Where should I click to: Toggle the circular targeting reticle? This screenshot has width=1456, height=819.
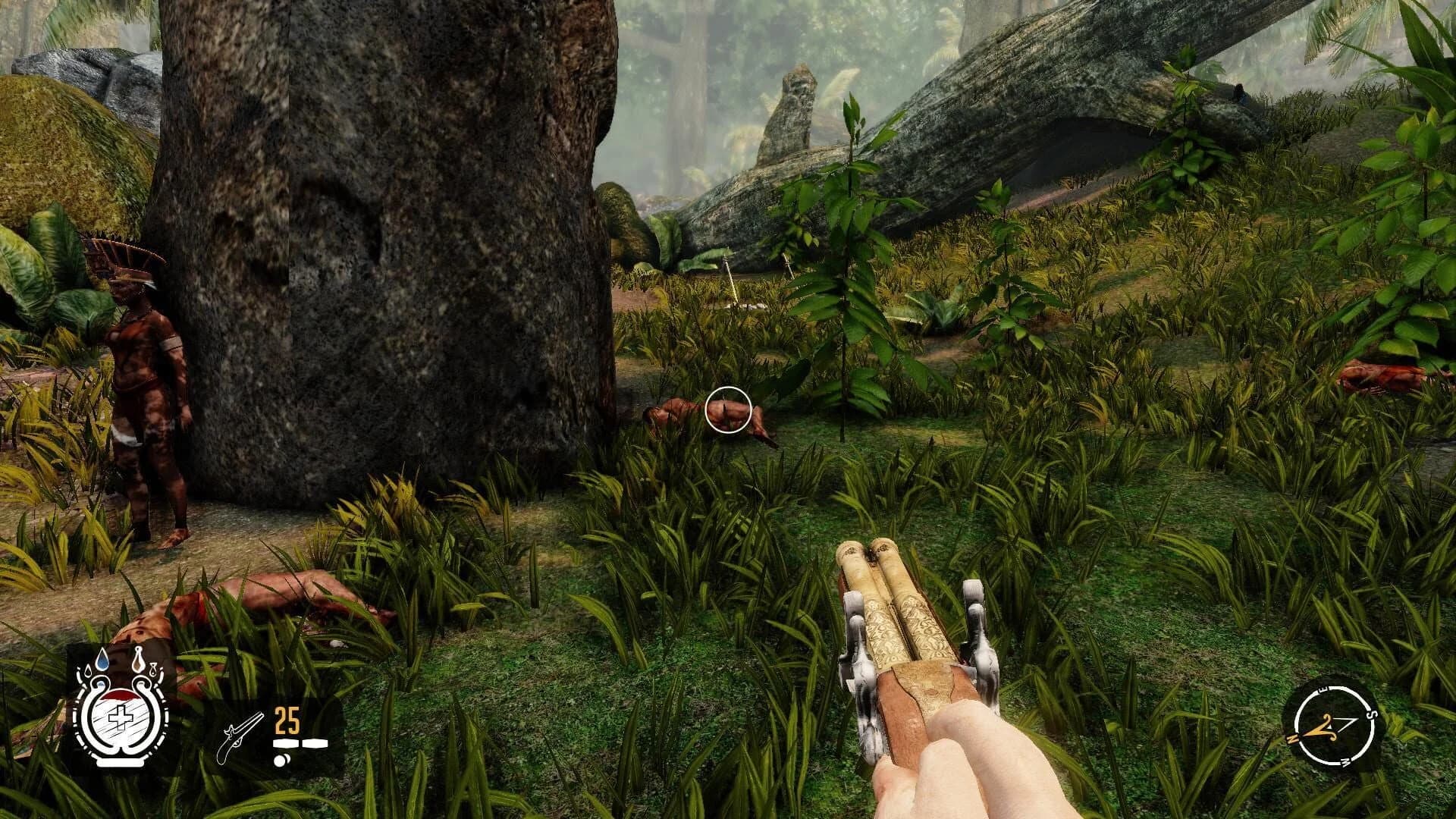(x=730, y=409)
